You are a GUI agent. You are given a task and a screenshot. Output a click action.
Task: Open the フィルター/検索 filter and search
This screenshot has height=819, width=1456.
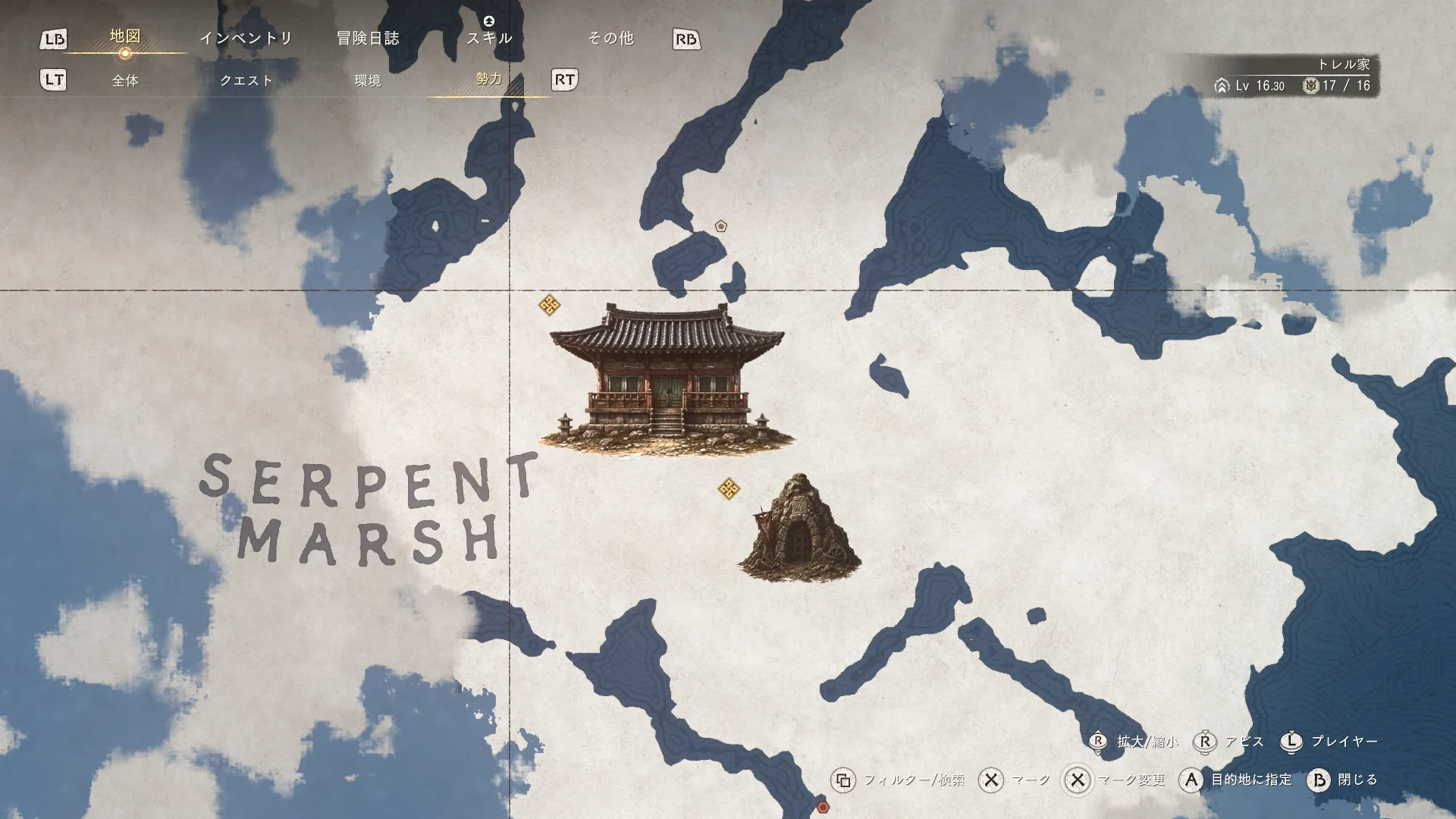point(899,780)
